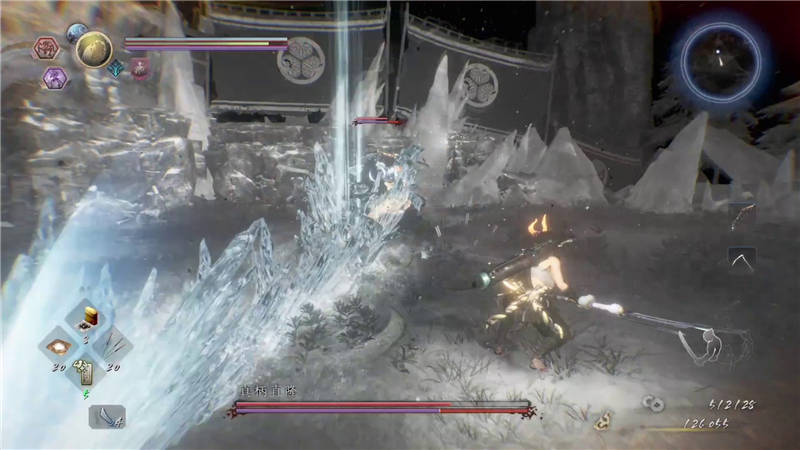The width and height of the screenshot is (800, 450).
Task: Select the throwing needles shortcut slot
Action: tap(111, 346)
